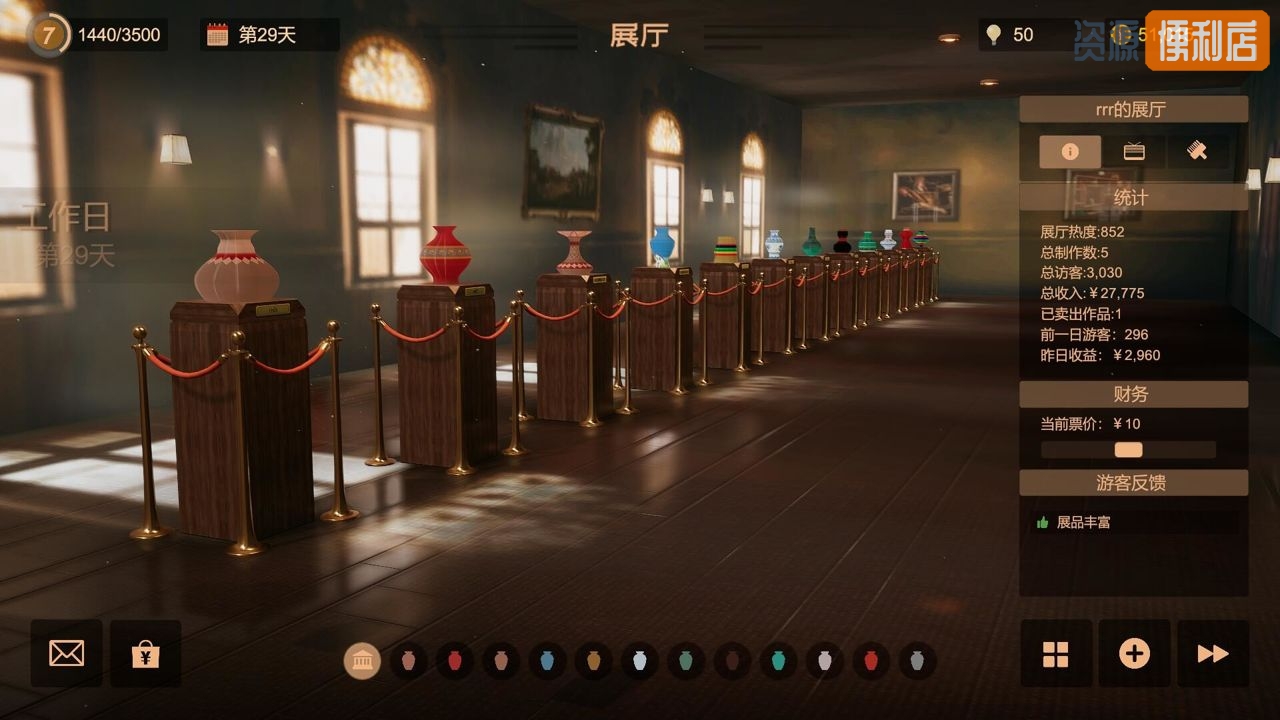Switch to the television tab

[x=1134, y=152]
